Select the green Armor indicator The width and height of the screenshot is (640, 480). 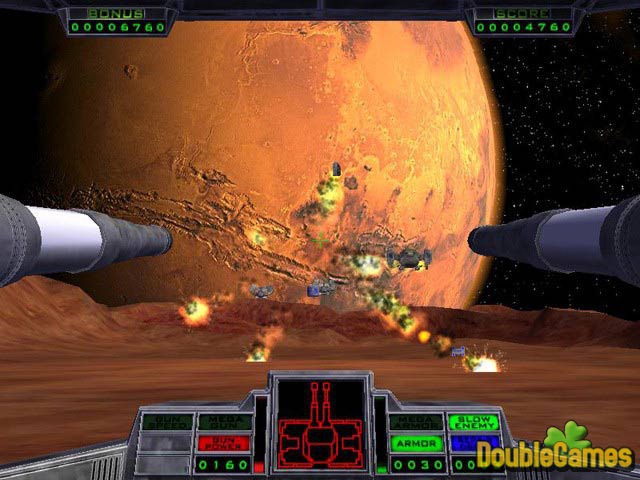(x=416, y=443)
